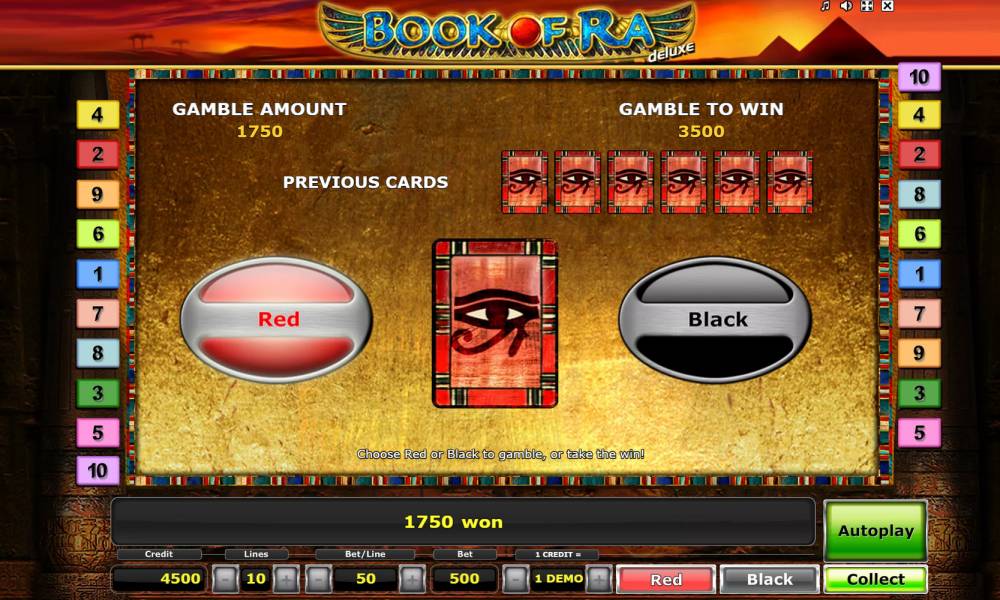The image size is (1000, 600).
Task: Choose the large oval Black gamble button
Action: point(715,320)
